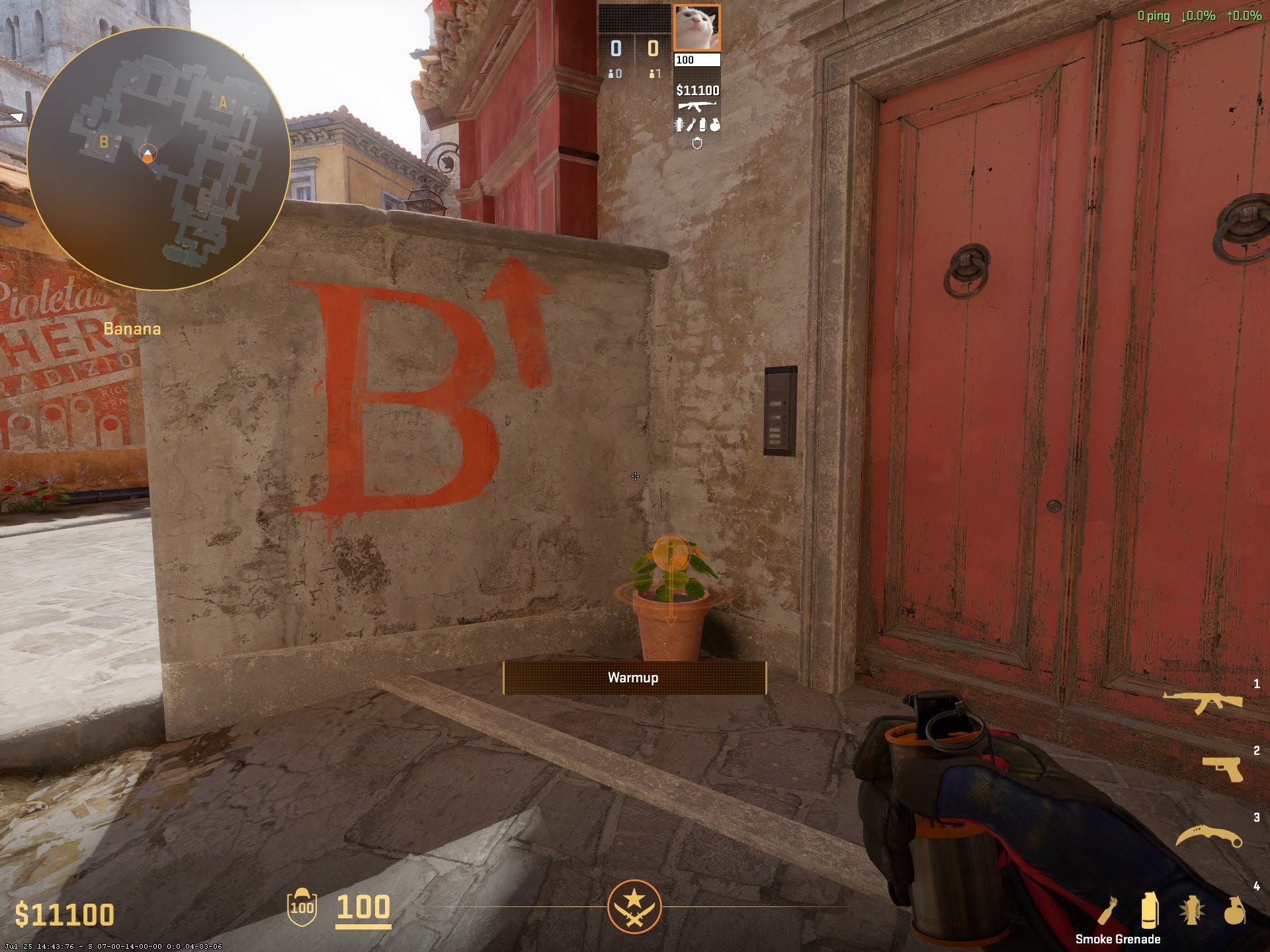The image size is (1270, 952).
Task: Select the Molotov icon in the bottom grenade row
Action: (1109, 912)
